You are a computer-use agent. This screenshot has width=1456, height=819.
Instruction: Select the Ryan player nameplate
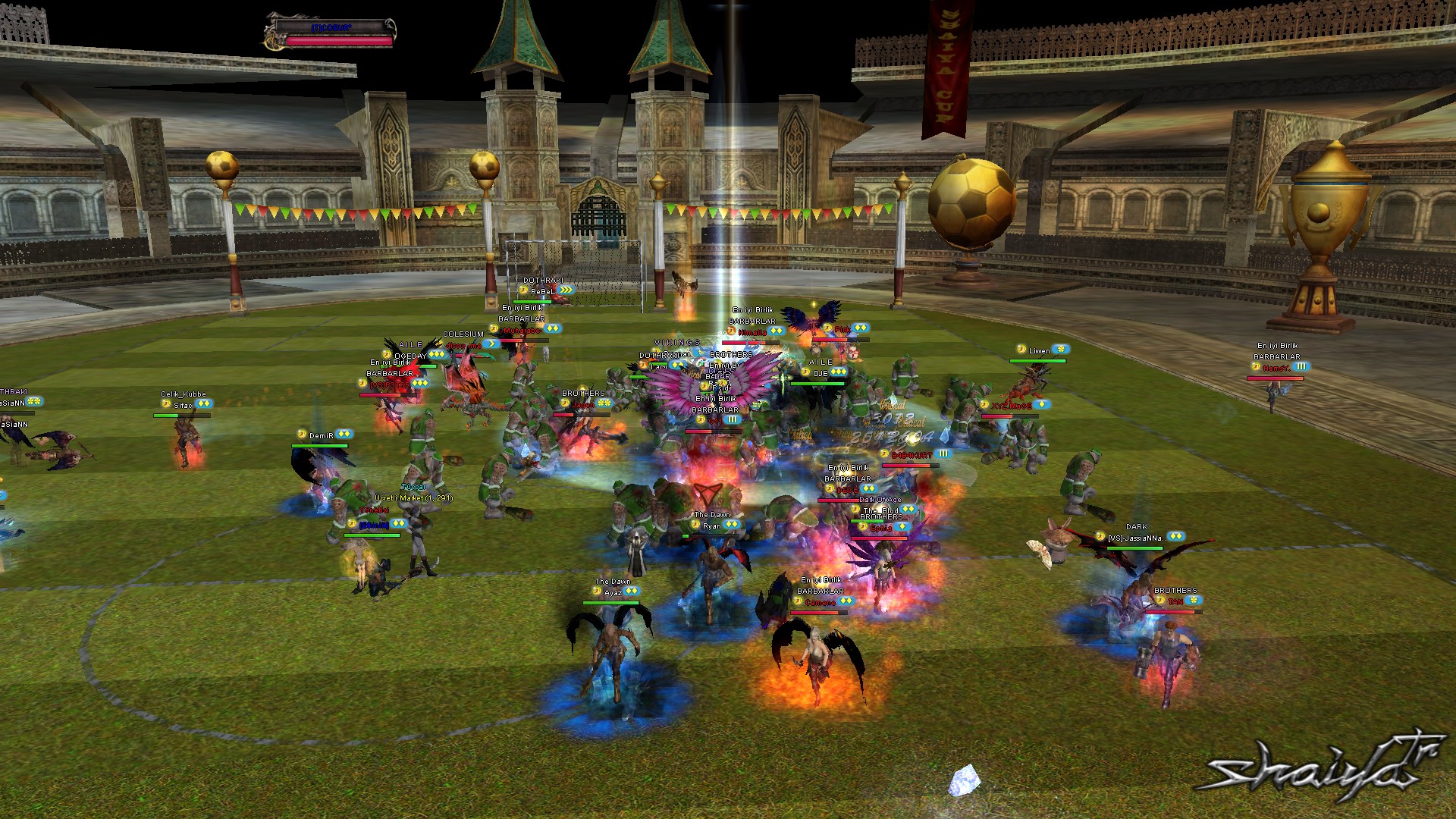click(712, 526)
